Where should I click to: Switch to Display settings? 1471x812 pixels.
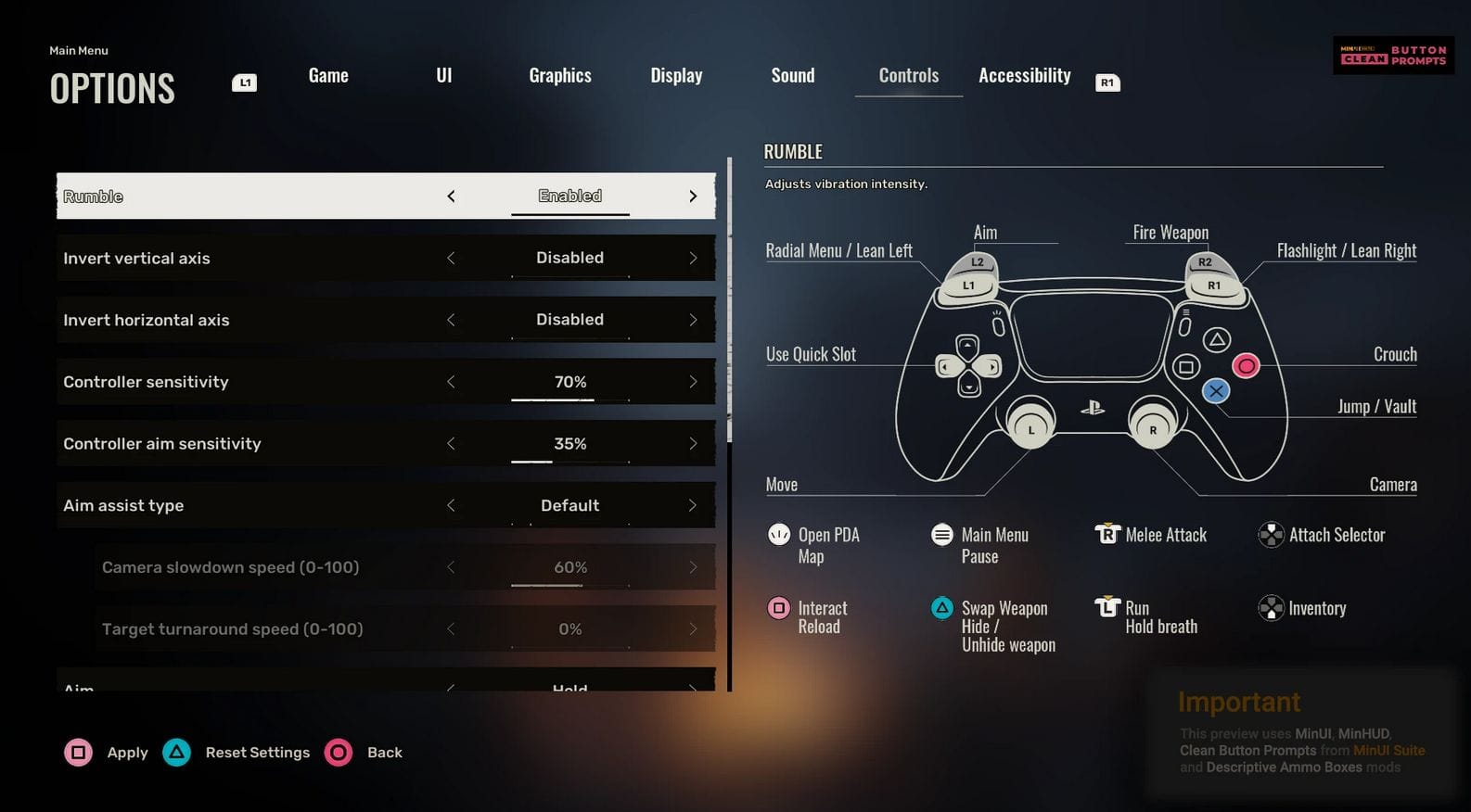click(x=676, y=76)
